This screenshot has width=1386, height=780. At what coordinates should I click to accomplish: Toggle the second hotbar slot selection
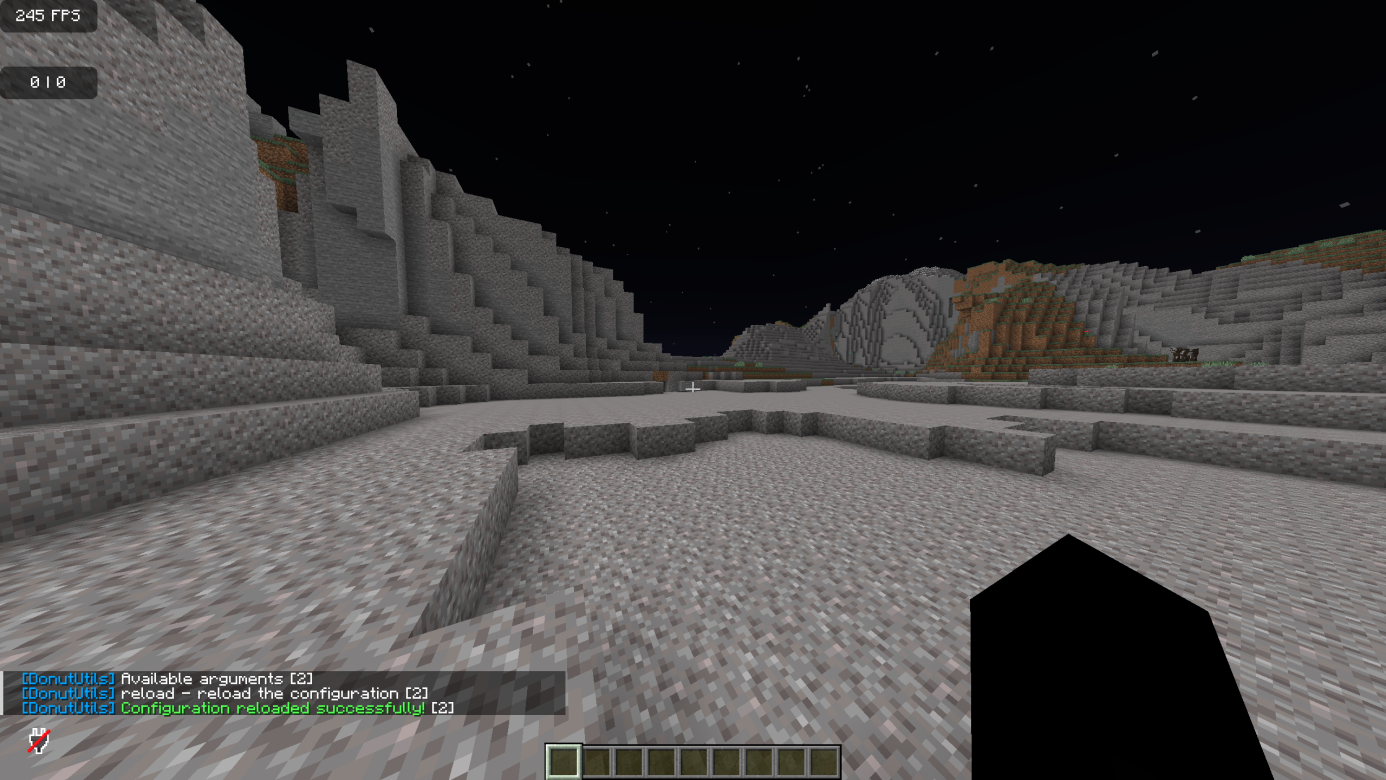coord(596,761)
